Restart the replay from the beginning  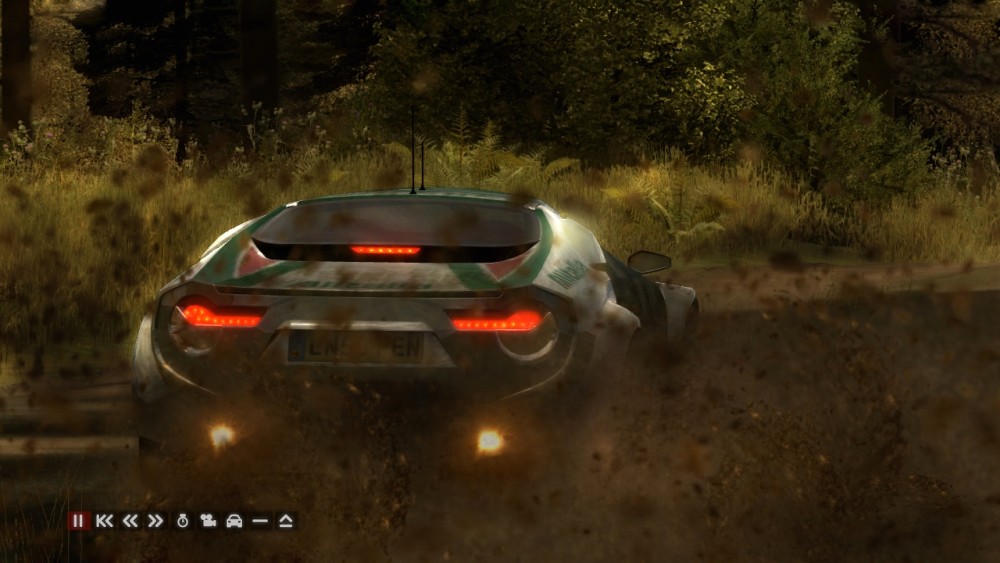tap(104, 521)
